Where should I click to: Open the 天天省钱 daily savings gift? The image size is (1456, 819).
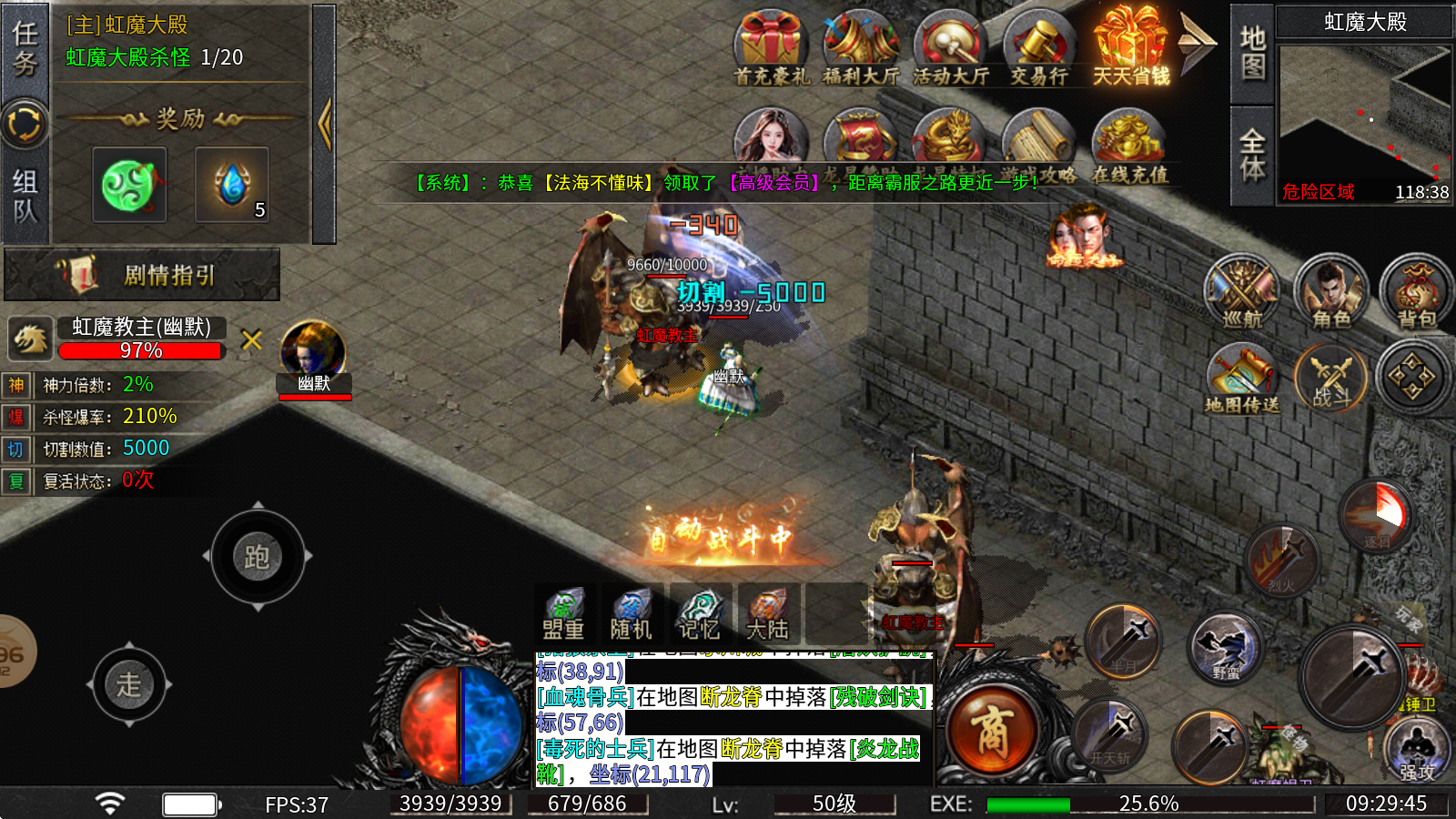click(x=1130, y=47)
